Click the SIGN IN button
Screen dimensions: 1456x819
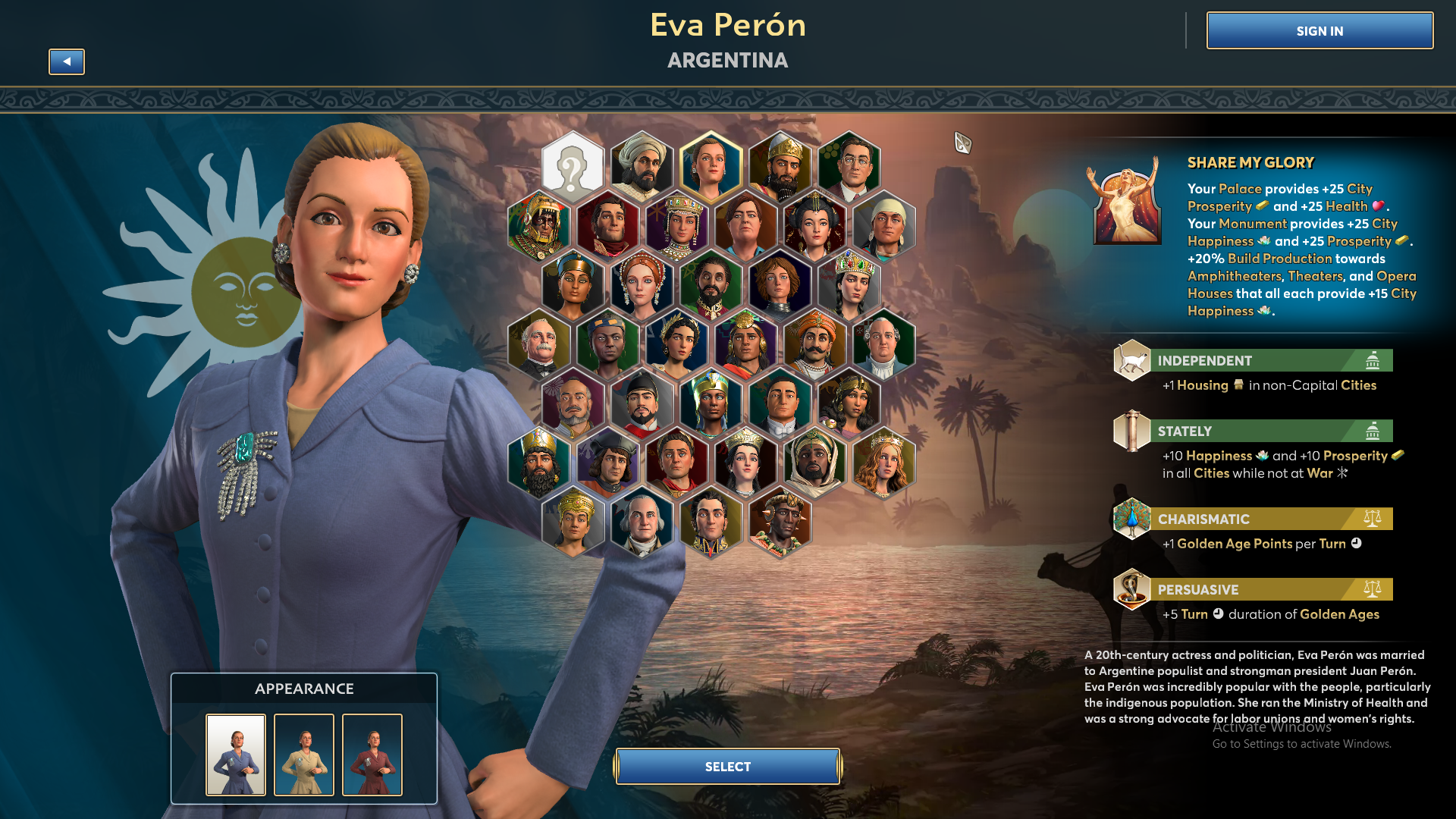1319,31
